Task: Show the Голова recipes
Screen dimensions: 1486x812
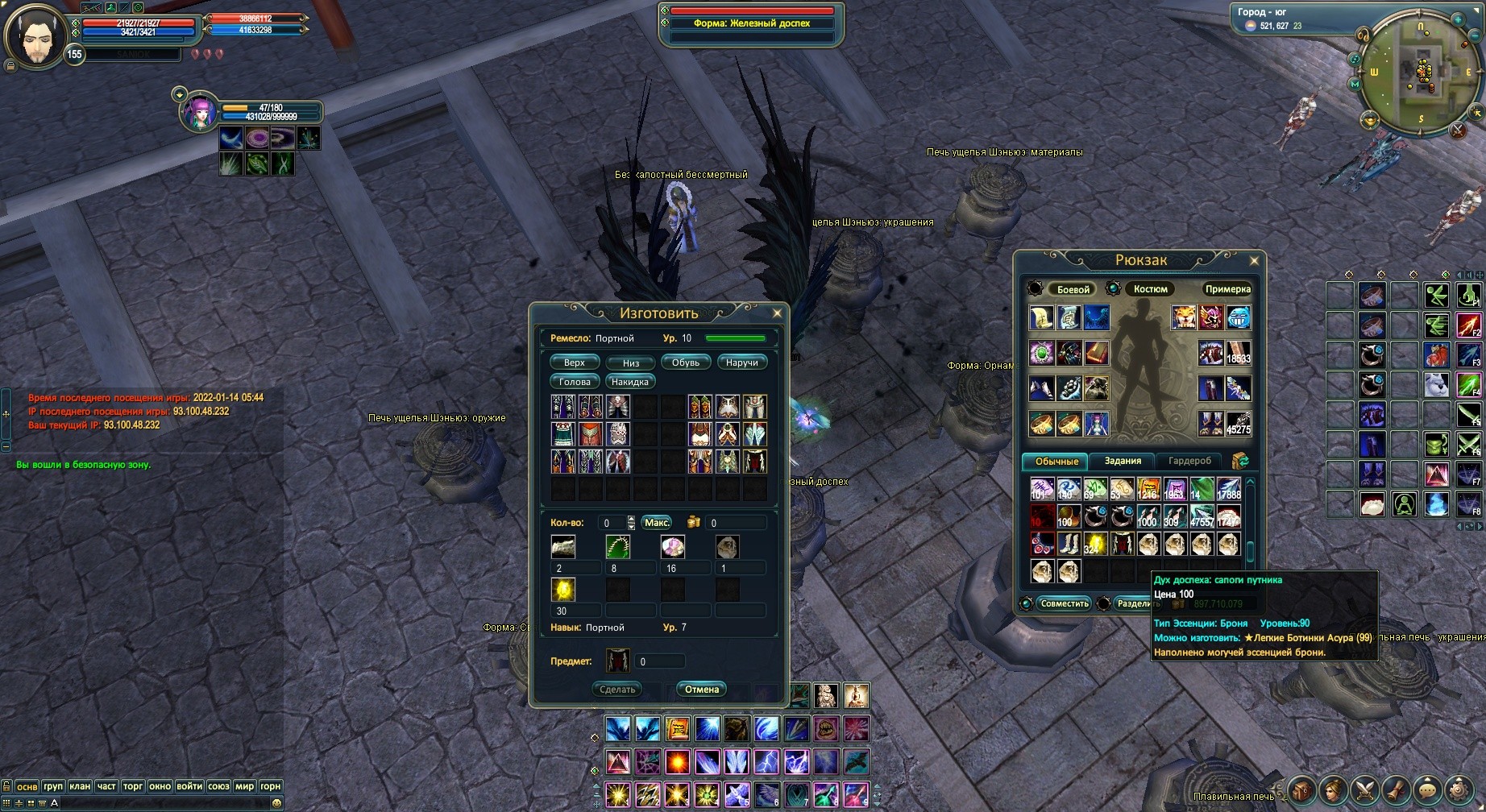Action: pos(575,382)
